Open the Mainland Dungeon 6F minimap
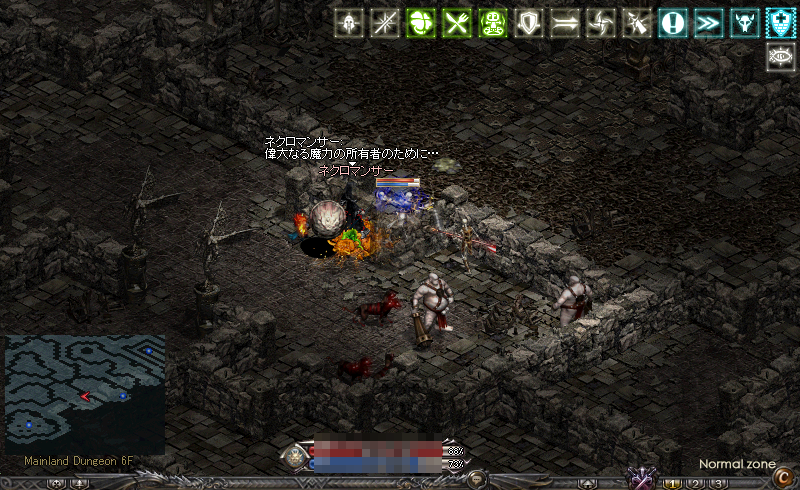The image size is (800, 490). [85, 395]
